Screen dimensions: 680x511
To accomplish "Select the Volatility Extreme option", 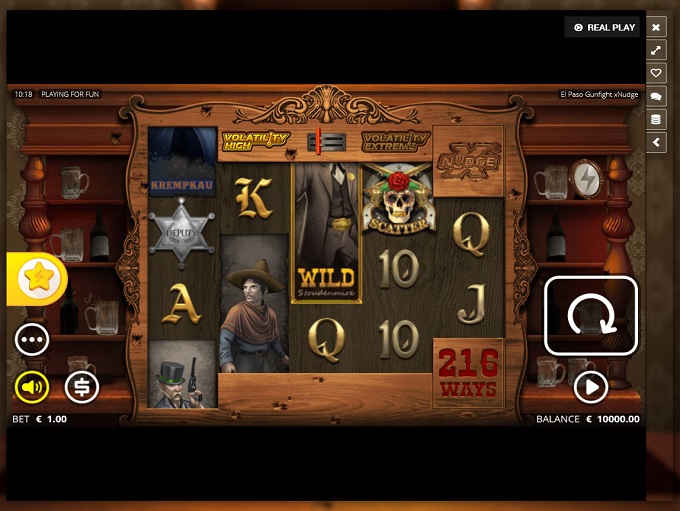I will (x=395, y=141).
